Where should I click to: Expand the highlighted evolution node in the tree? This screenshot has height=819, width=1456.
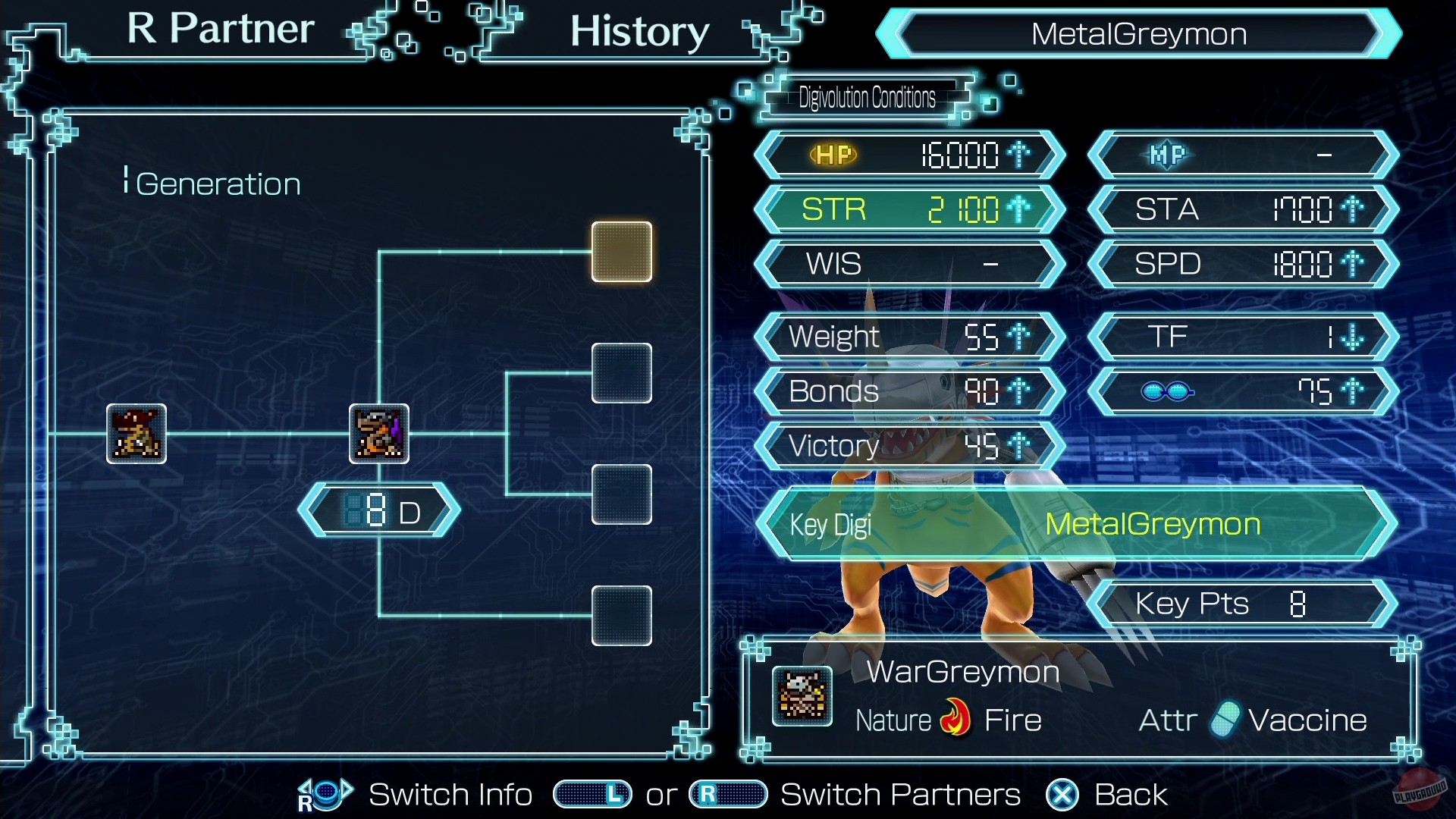coord(622,251)
